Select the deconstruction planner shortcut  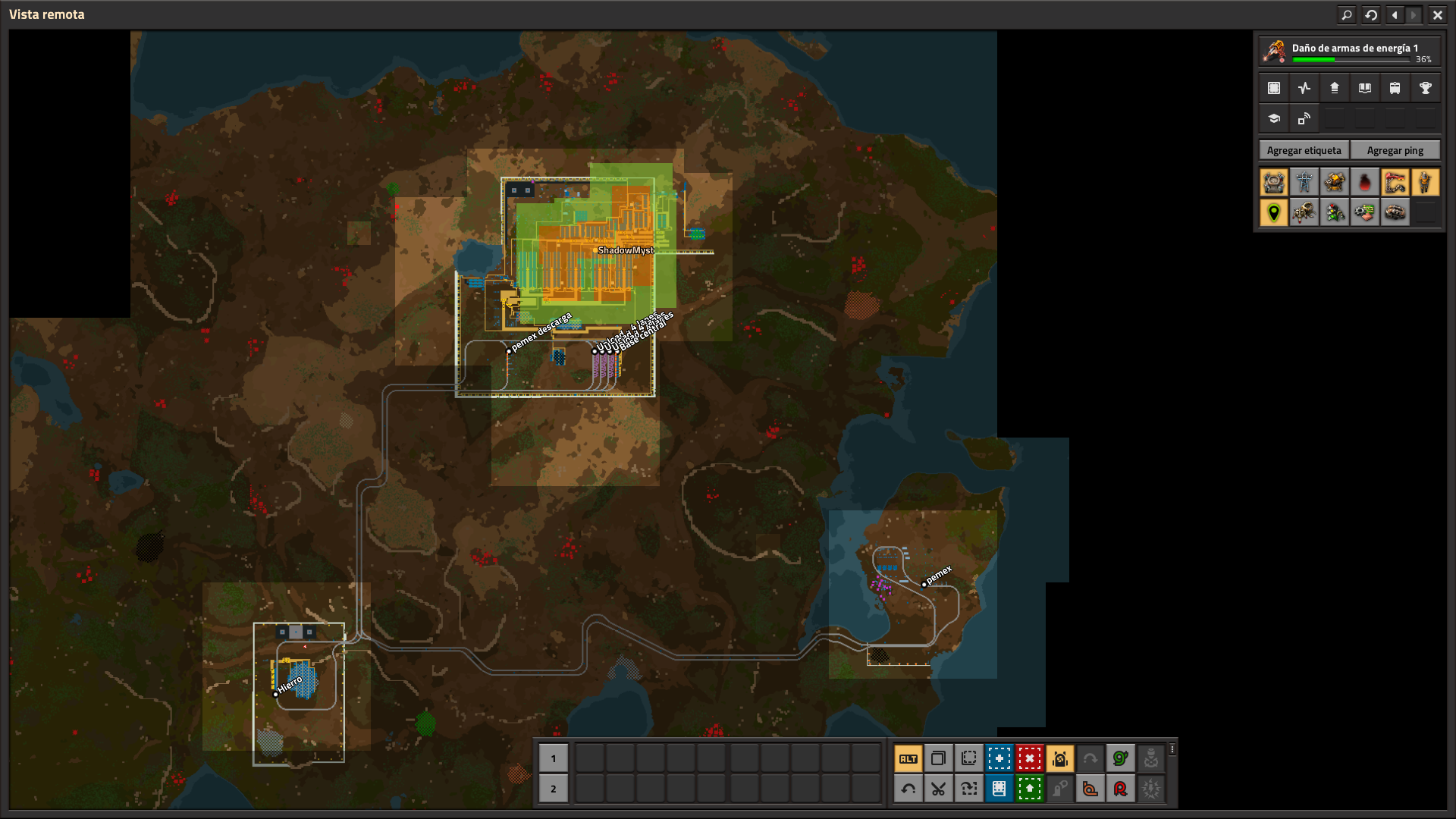(1030, 758)
